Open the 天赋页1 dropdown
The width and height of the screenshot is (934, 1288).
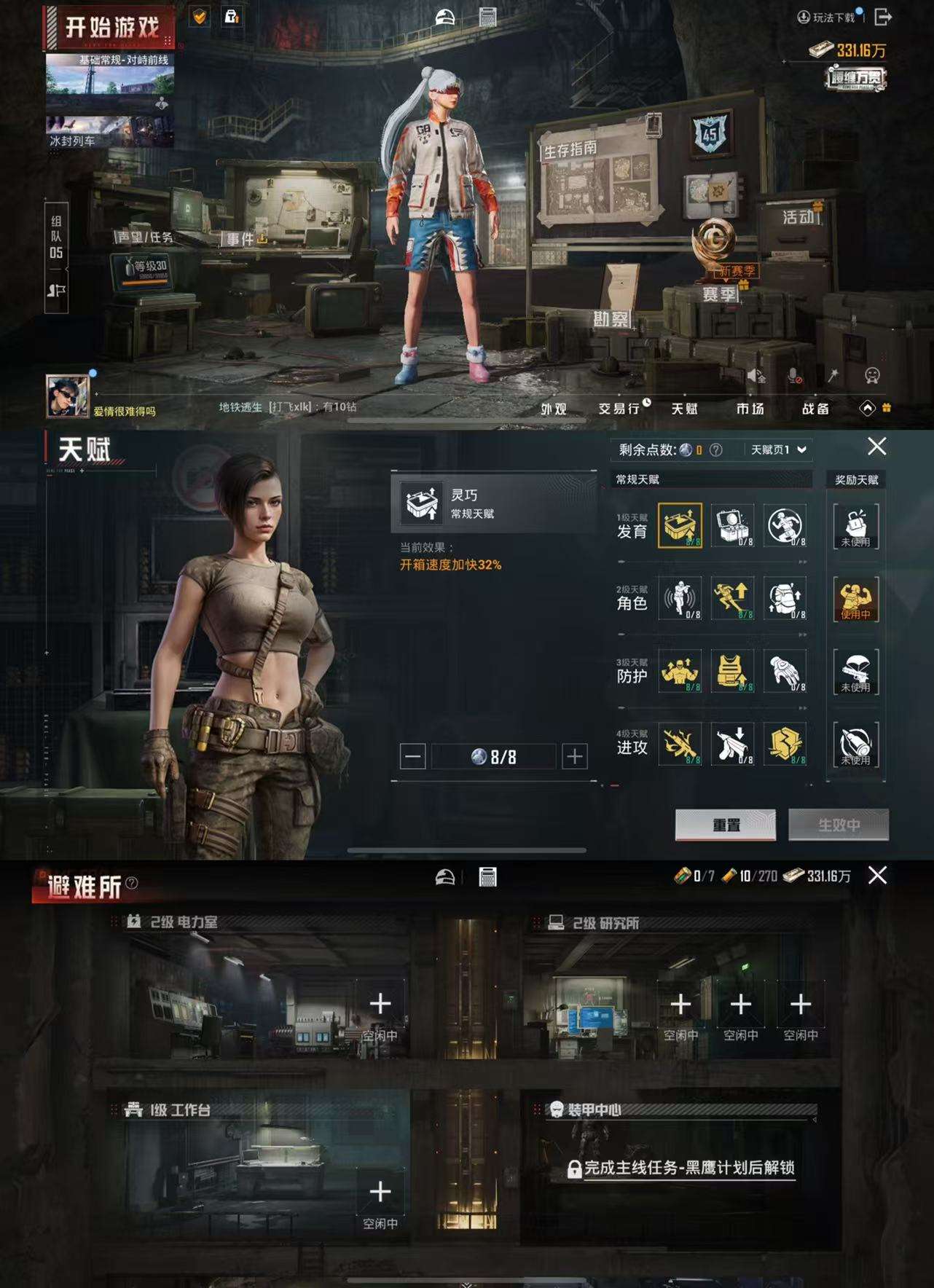point(776,449)
